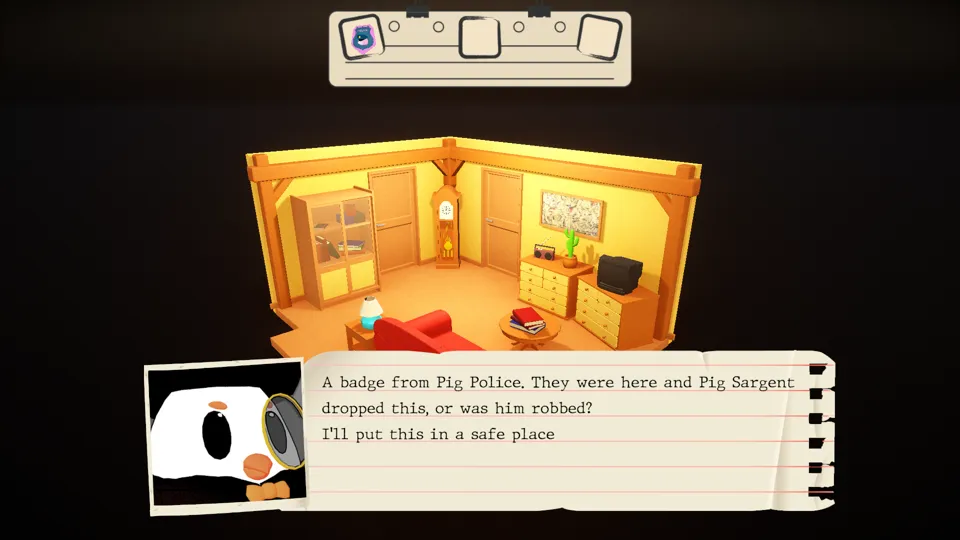960x540 pixels.
Task: Select the Pig Police badge inventory slot
Action: (361, 38)
